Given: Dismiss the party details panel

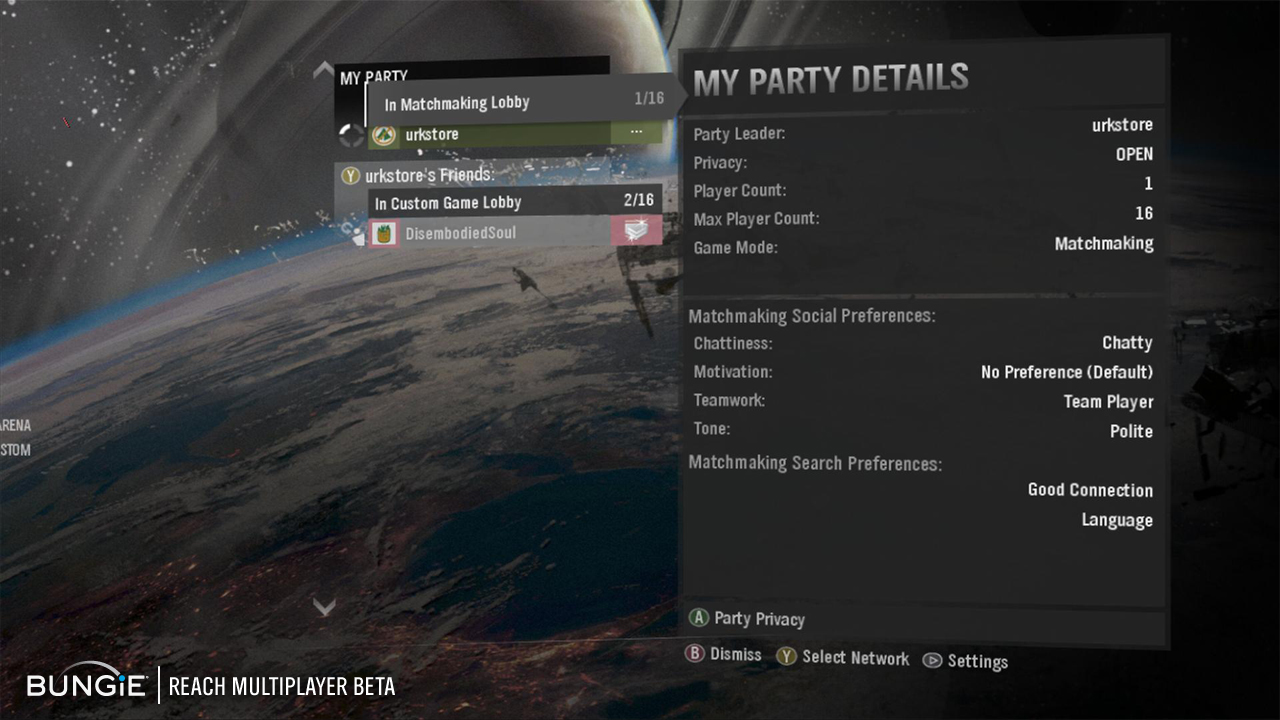Looking at the screenshot, I should (x=724, y=655).
